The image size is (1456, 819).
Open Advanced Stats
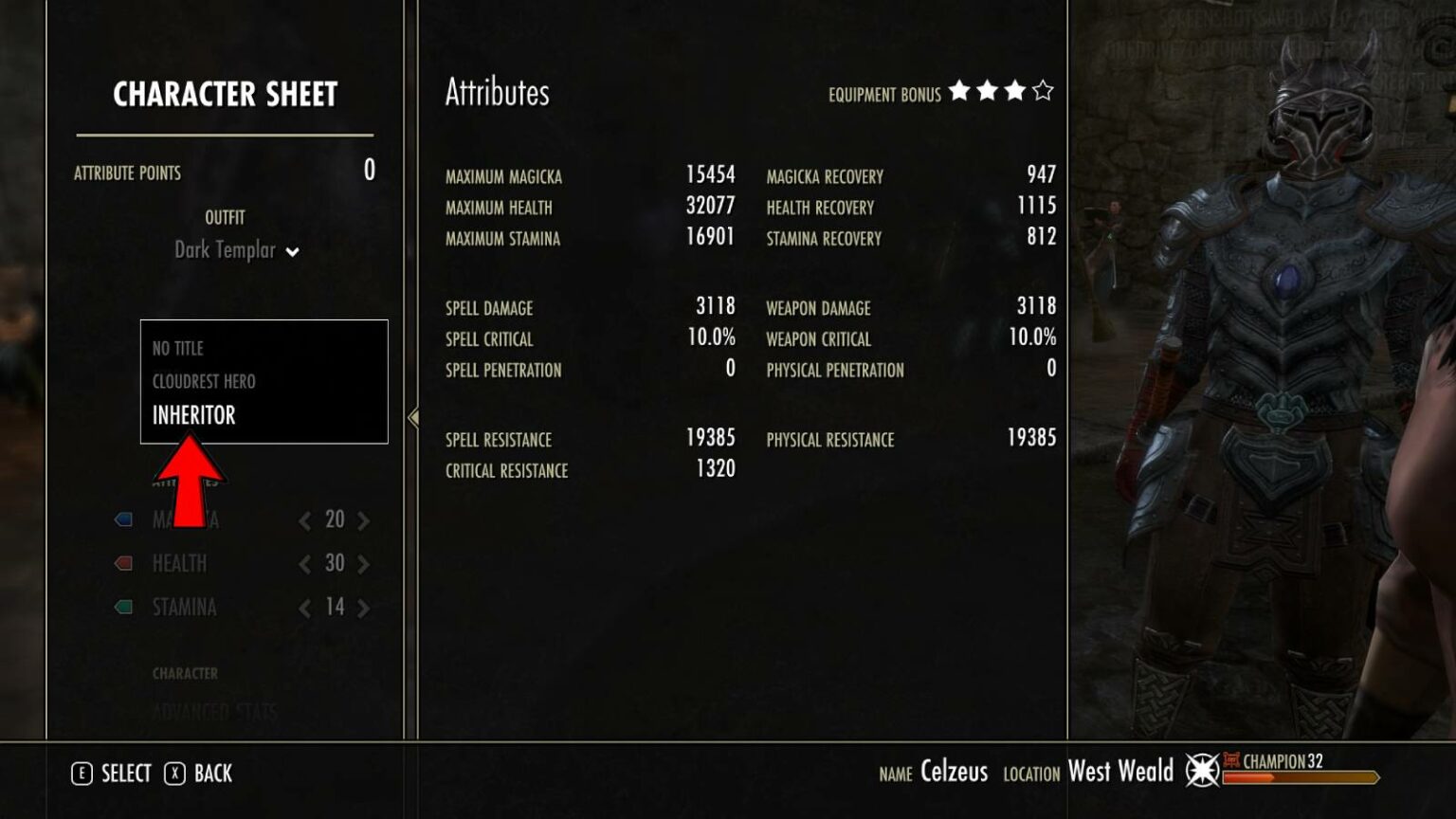coord(214,709)
